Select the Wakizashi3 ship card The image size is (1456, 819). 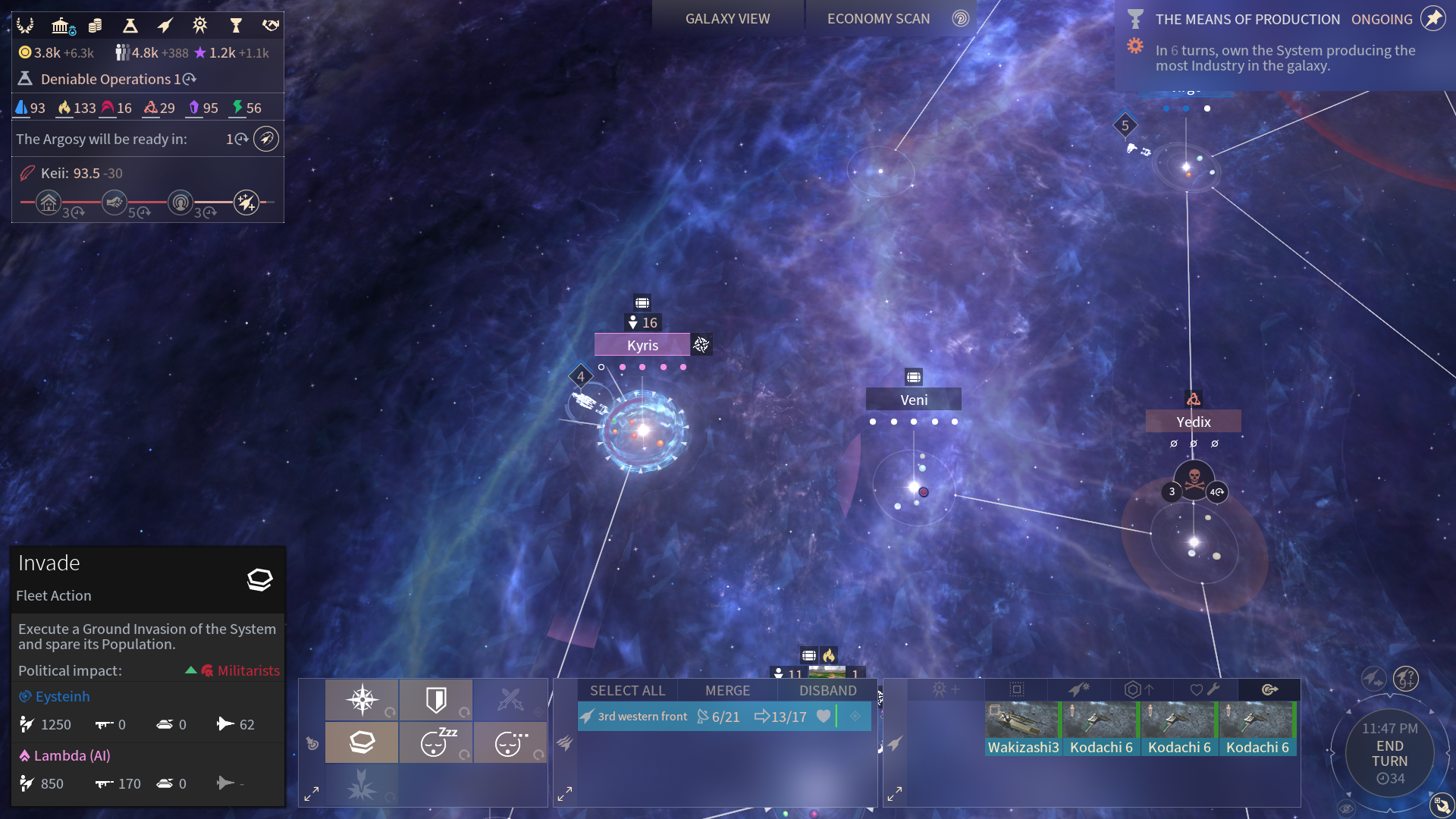pos(1022,729)
